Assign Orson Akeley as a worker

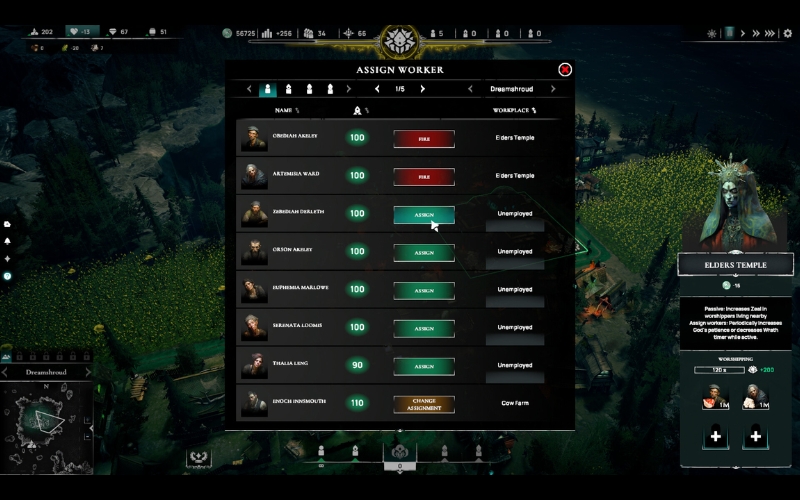424,252
